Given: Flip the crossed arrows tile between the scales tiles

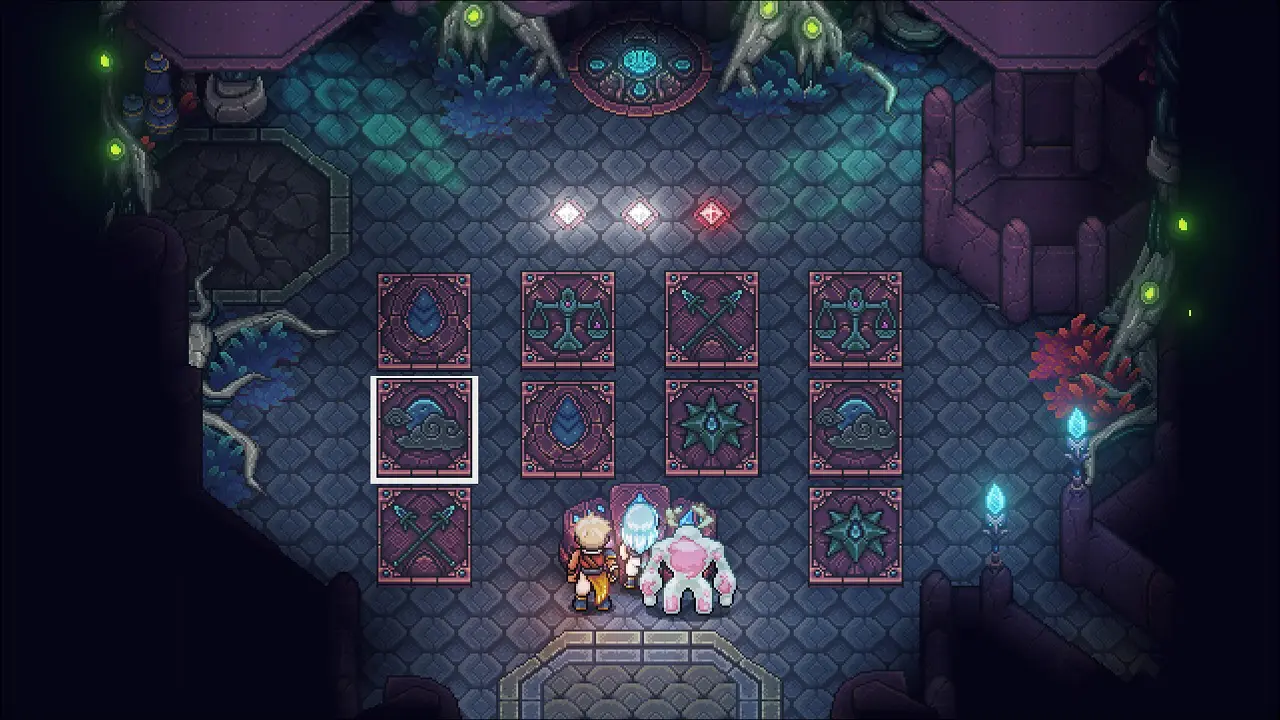Looking at the screenshot, I should [x=712, y=320].
